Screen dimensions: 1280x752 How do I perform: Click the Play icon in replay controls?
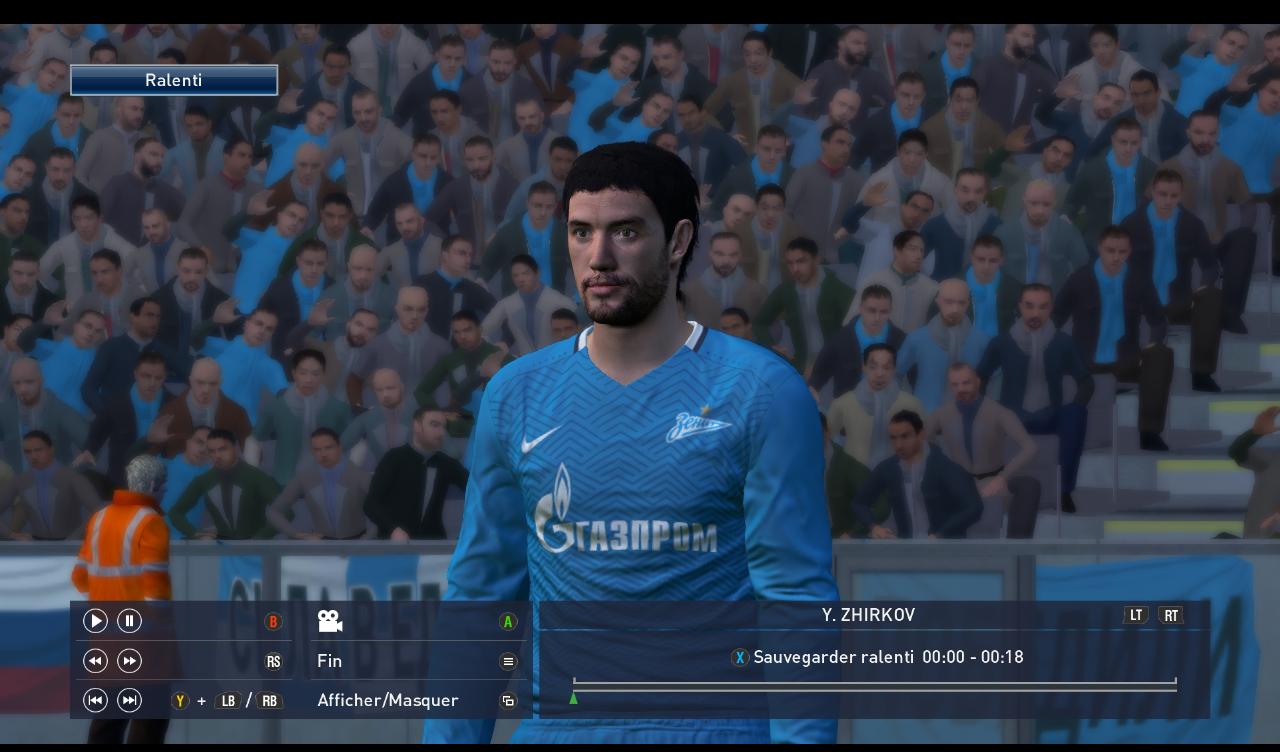95,621
